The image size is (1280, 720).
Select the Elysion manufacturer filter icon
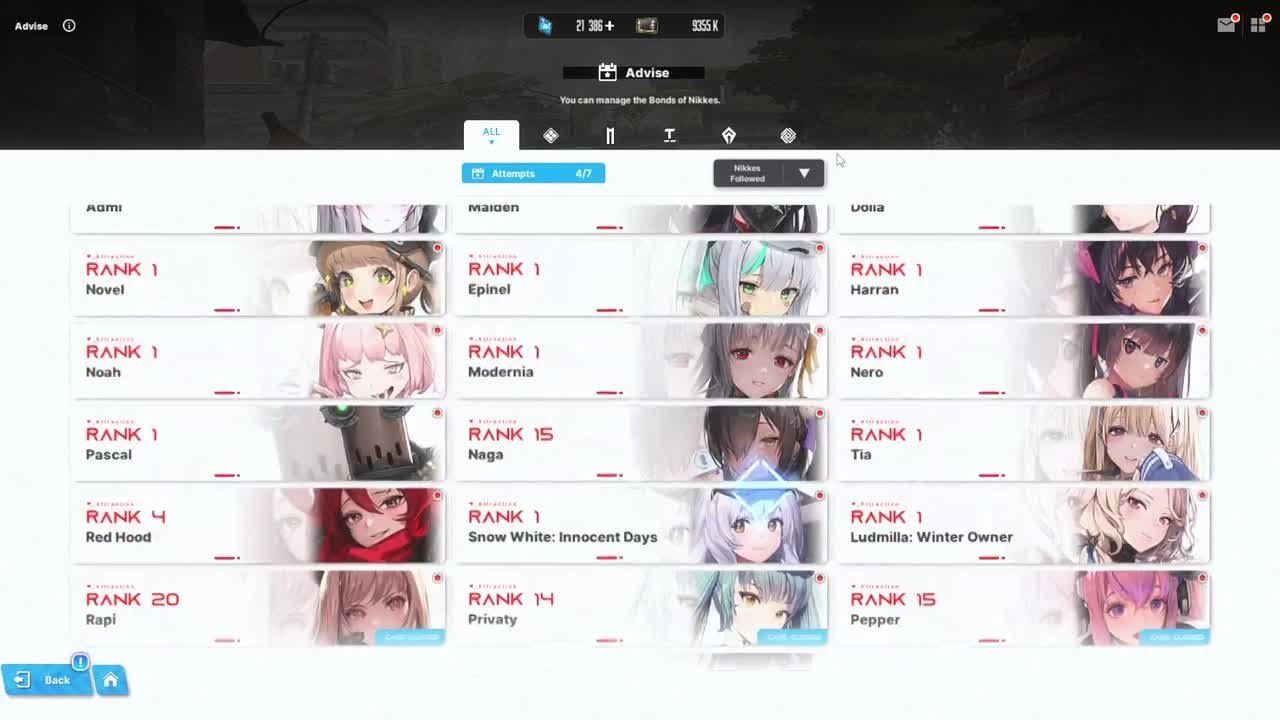pos(551,135)
